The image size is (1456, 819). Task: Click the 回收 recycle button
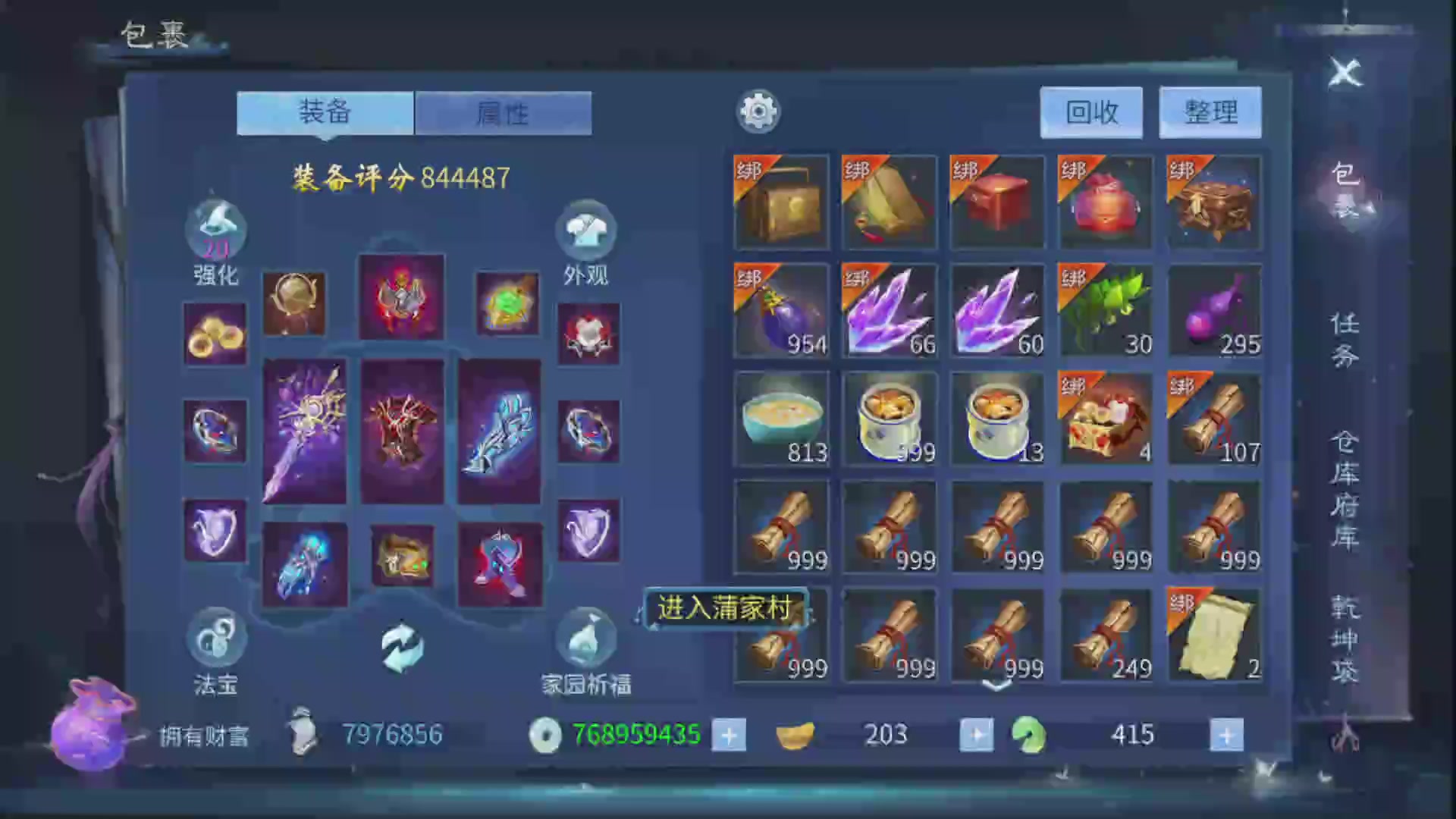click(1090, 112)
